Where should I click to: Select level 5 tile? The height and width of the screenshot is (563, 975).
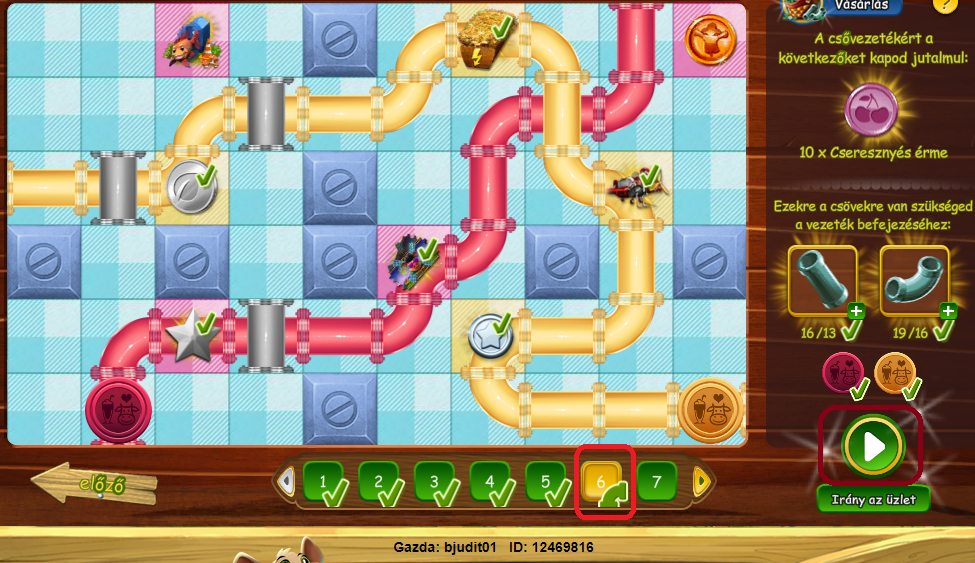tap(545, 481)
